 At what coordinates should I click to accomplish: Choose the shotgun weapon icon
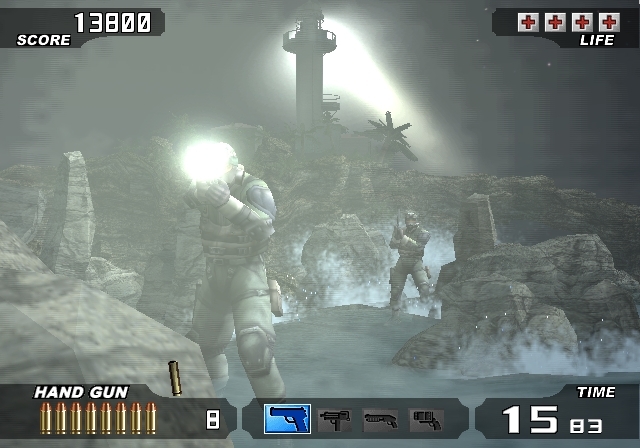[x=380, y=418]
